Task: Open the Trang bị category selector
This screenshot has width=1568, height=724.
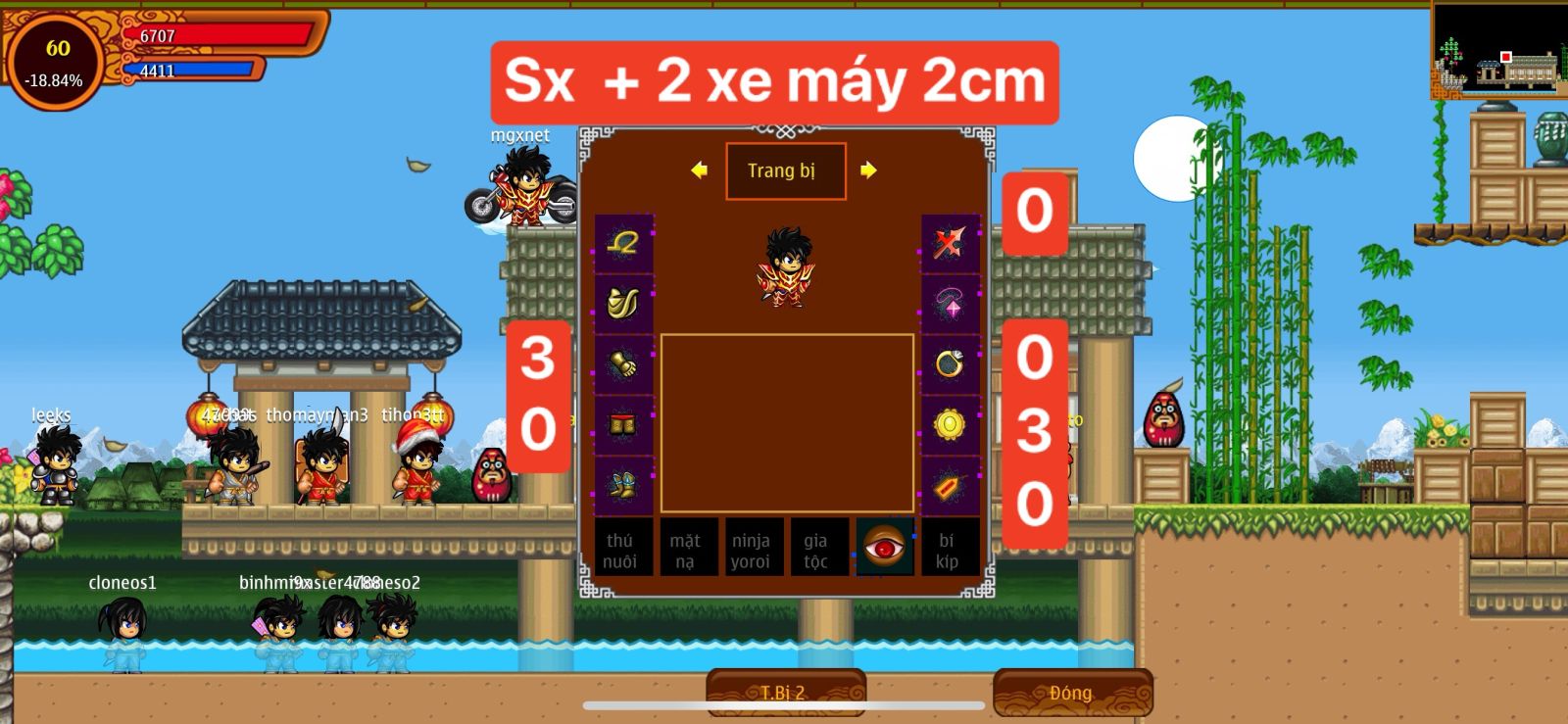Action: [x=784, y=170]
